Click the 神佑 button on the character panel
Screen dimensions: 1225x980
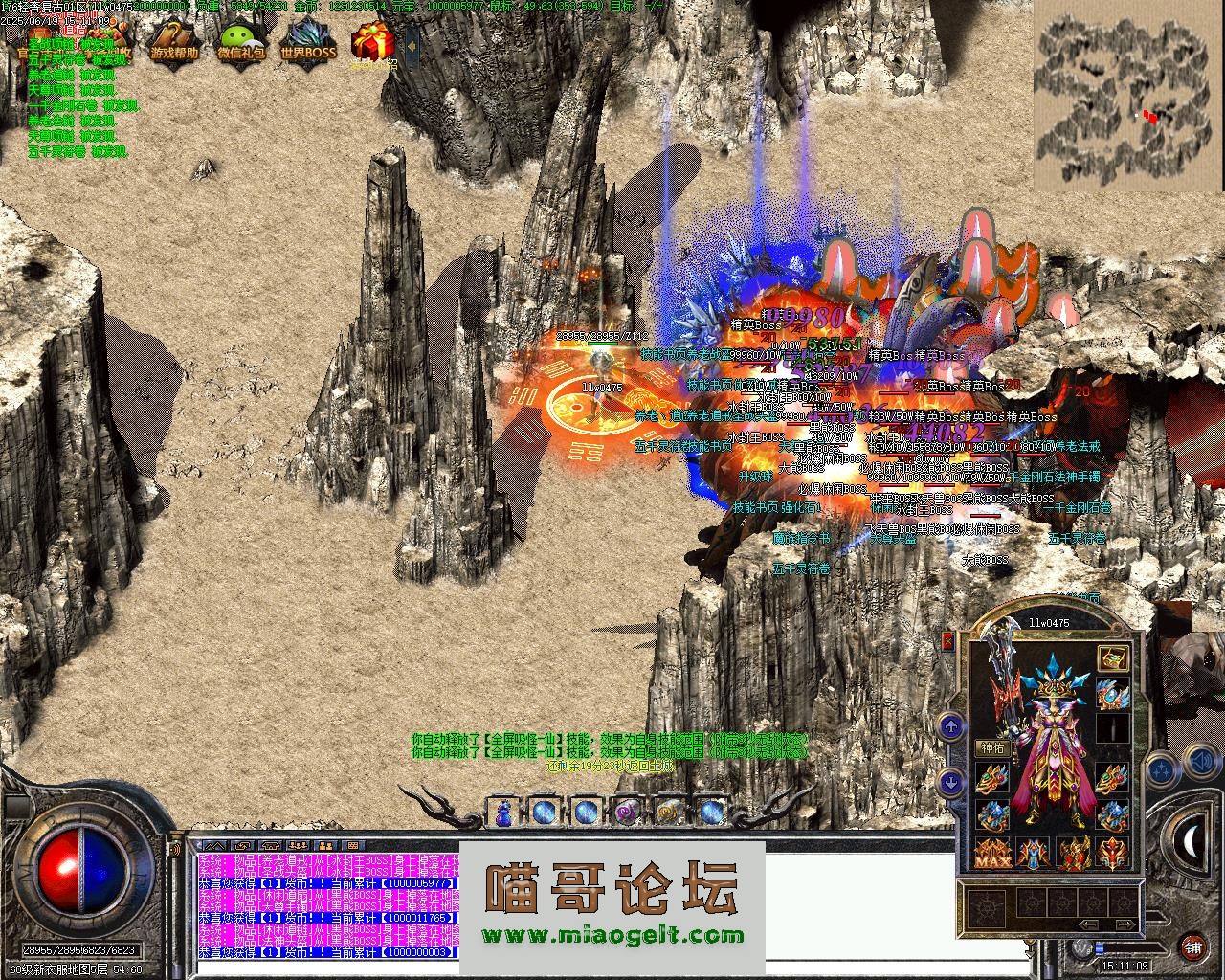click(x=991, y=747)
